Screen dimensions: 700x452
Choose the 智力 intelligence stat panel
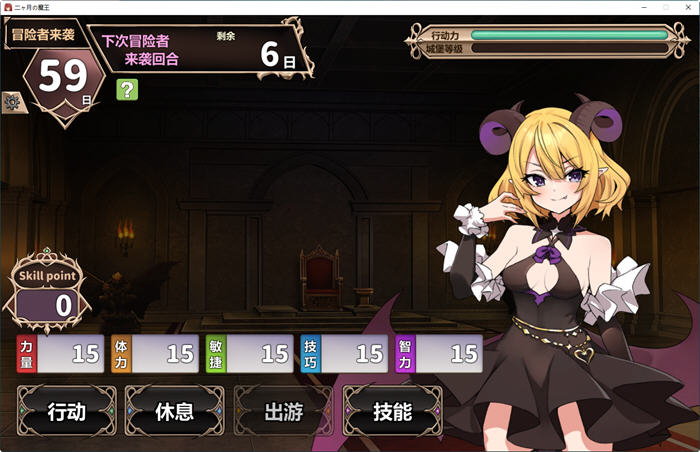coord(438,353)
